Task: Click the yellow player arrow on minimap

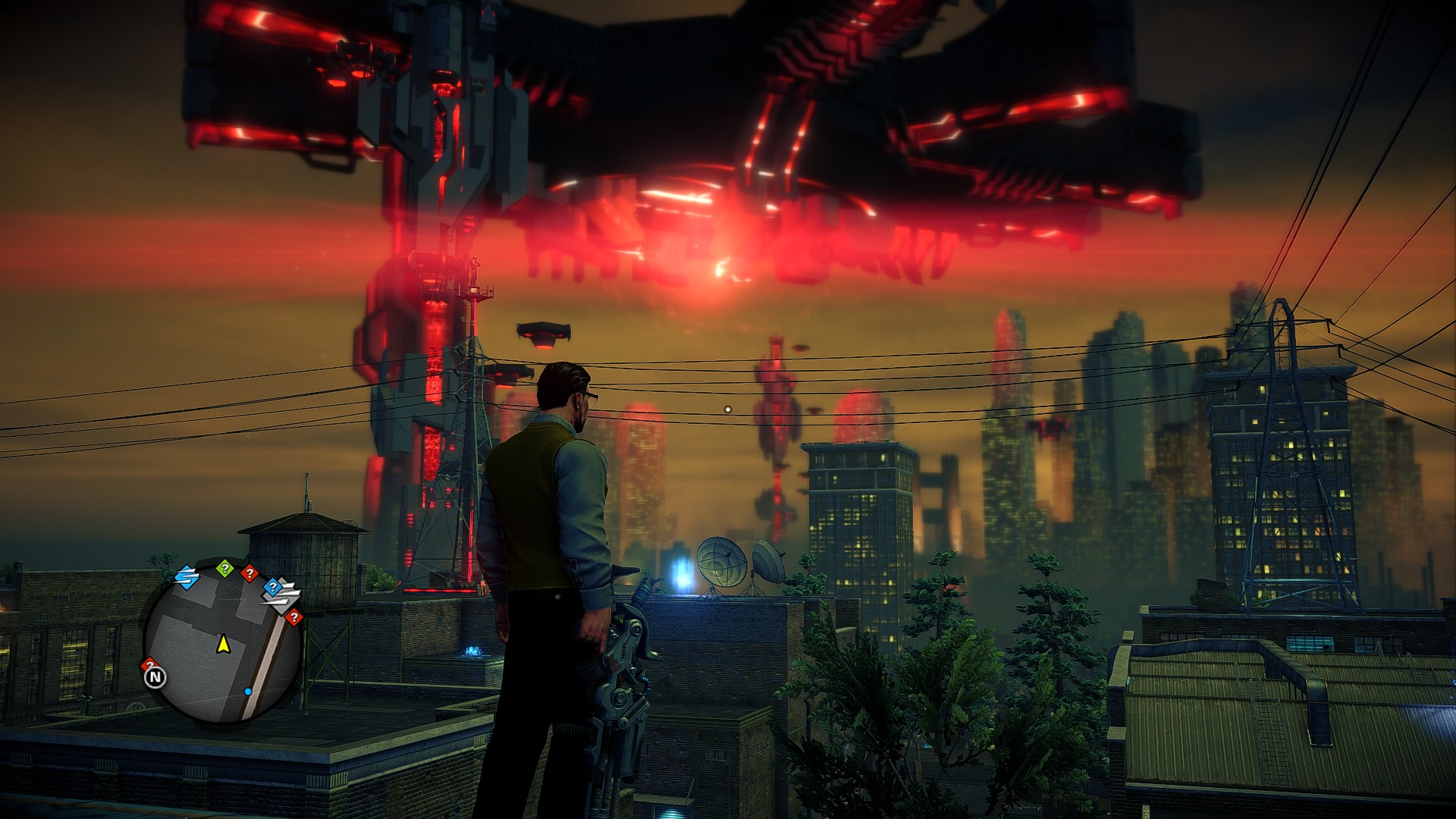Action: coord(224,645)
